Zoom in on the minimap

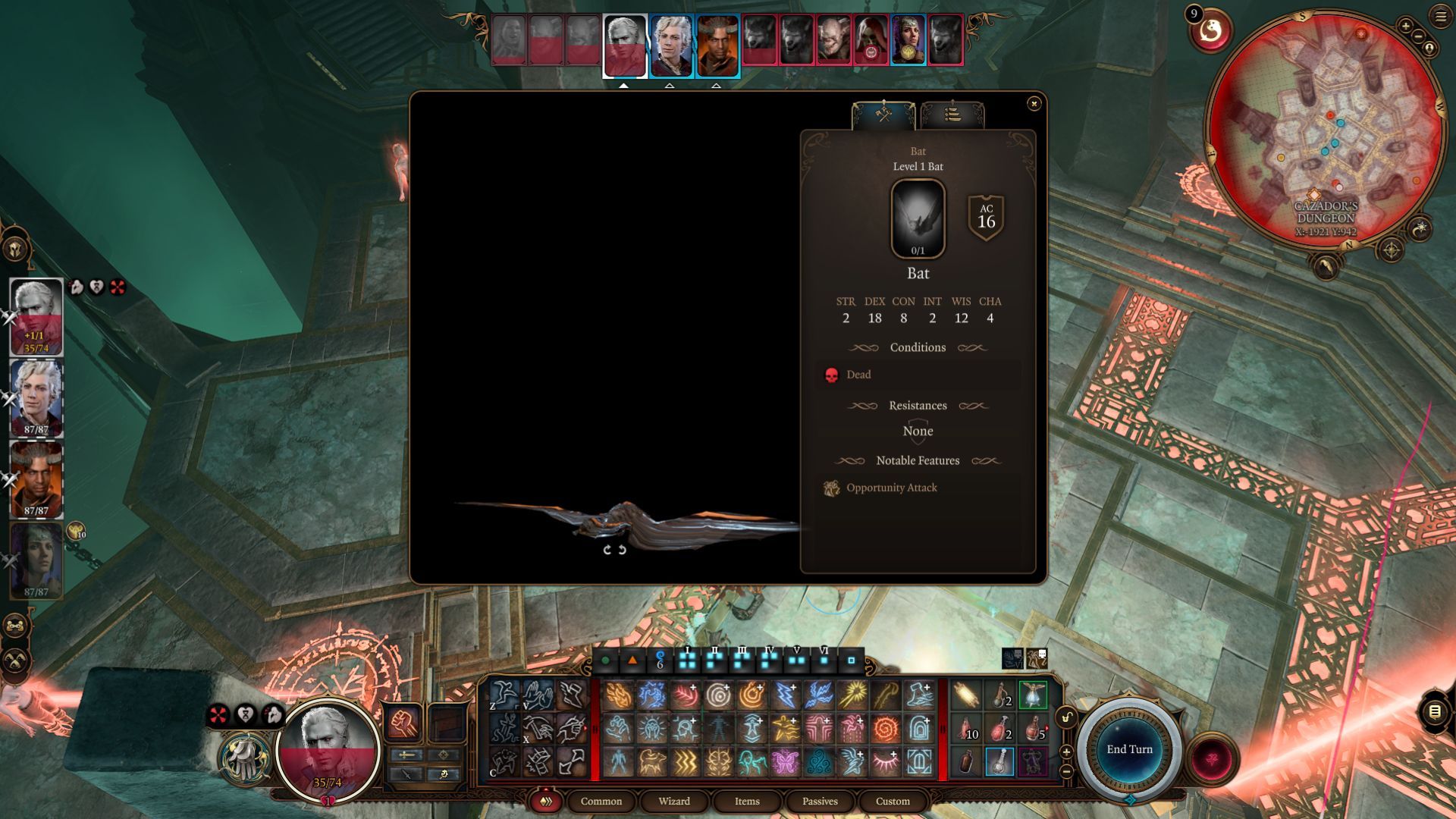1405,27
